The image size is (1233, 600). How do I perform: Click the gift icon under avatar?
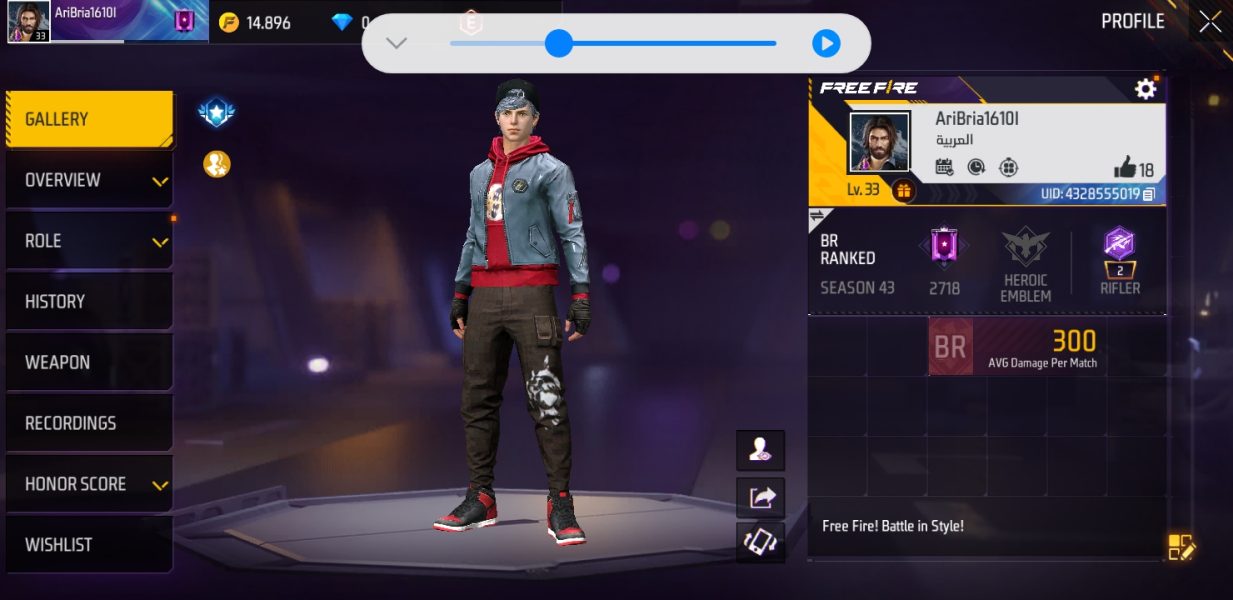click(904, 190)
